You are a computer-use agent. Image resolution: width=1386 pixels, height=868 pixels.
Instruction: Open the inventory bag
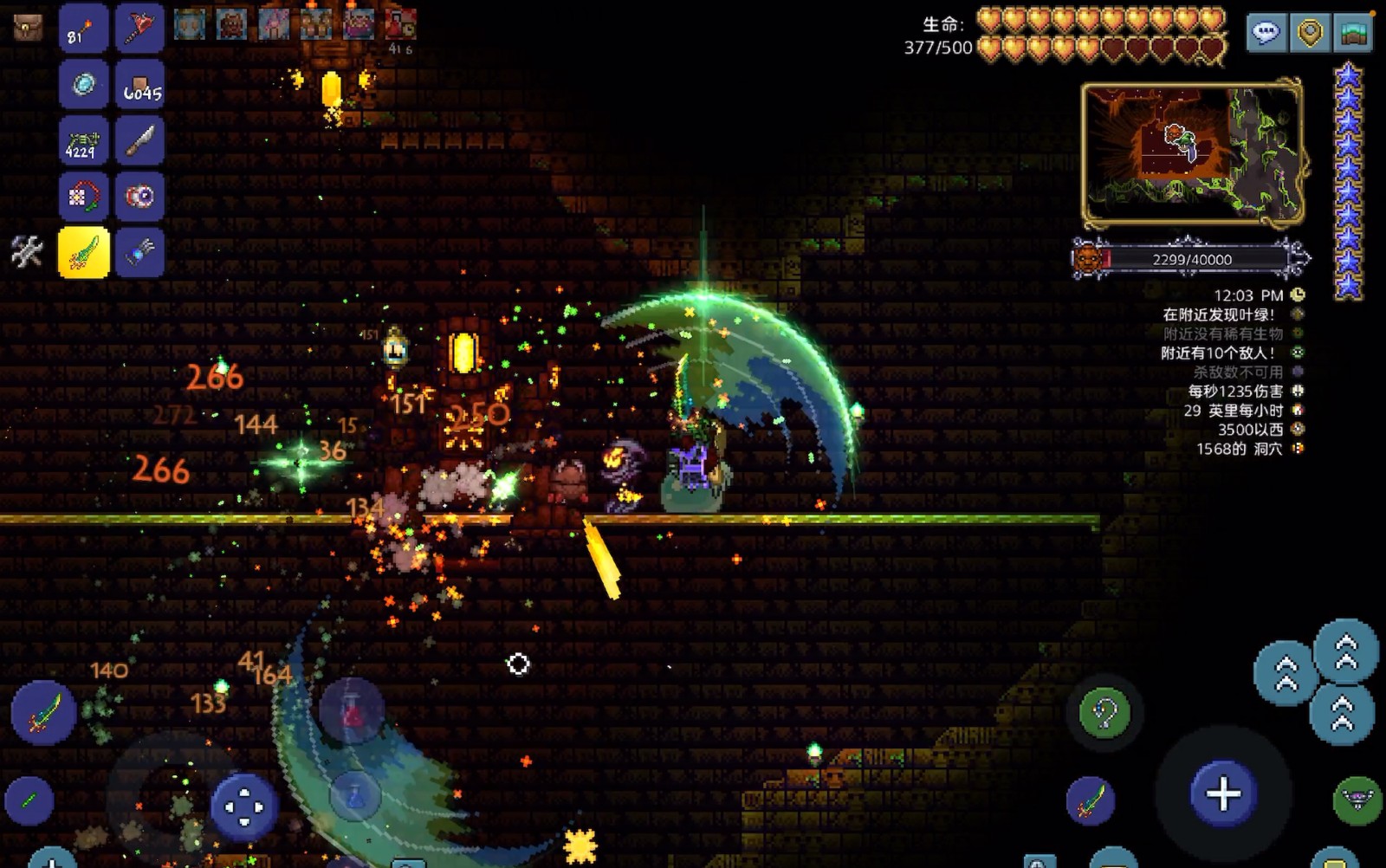(28, 28)
